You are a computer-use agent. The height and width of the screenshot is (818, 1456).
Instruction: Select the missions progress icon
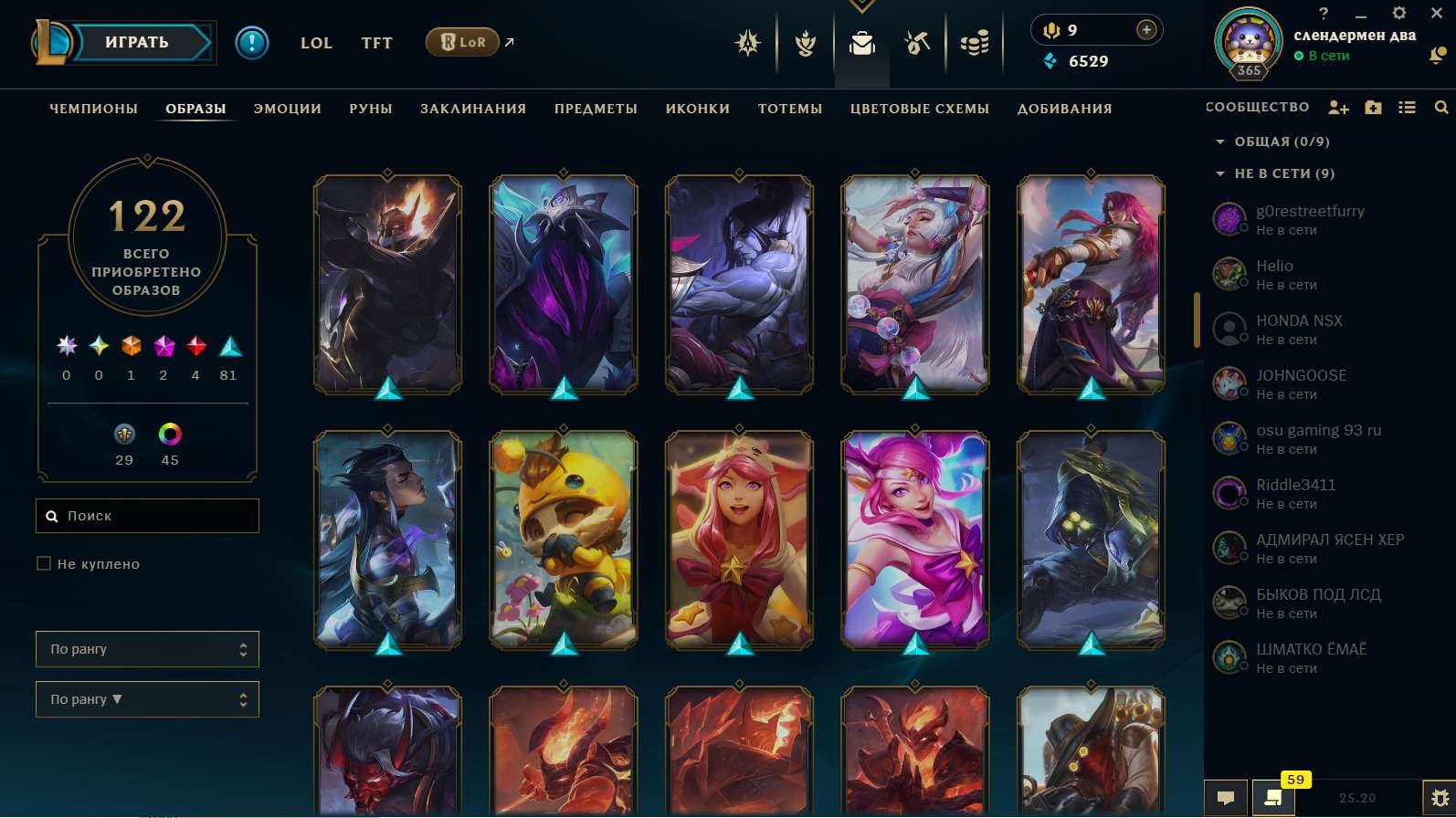tap(747, 43)
